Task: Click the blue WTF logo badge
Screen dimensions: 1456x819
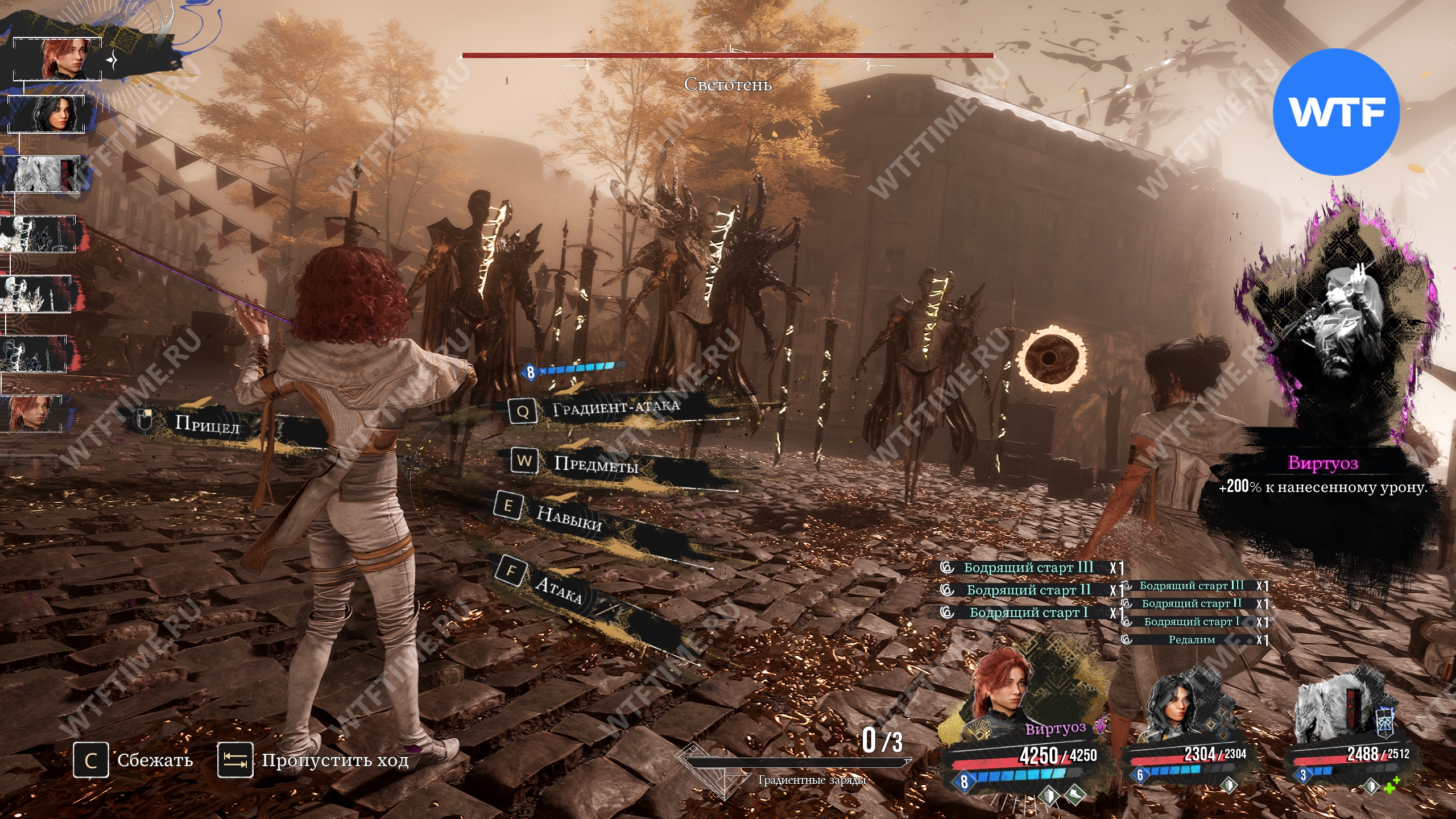Action: [x=1335, y=111]
